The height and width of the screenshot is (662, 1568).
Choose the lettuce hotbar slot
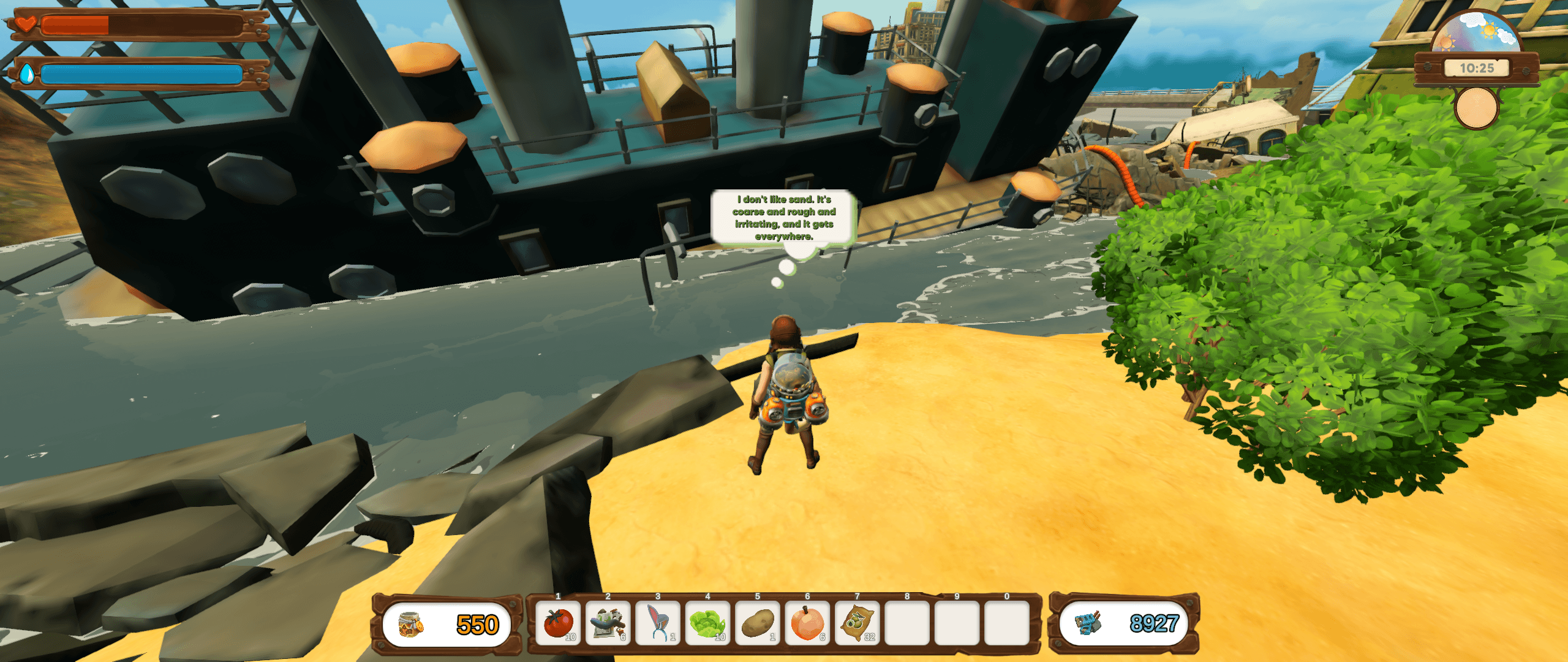(x=707, y=623)
